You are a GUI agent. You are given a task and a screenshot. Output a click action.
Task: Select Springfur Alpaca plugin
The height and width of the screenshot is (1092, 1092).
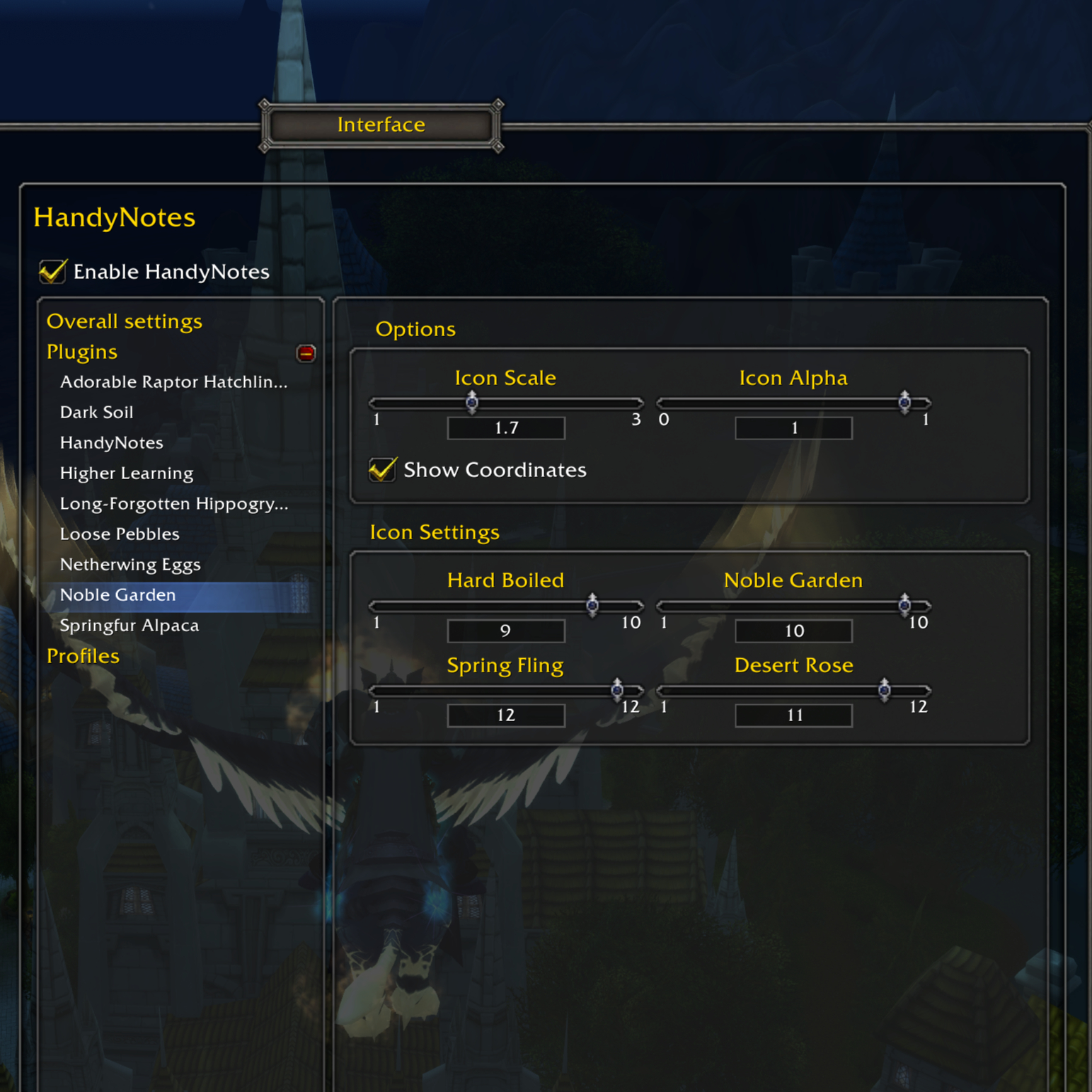130,626
